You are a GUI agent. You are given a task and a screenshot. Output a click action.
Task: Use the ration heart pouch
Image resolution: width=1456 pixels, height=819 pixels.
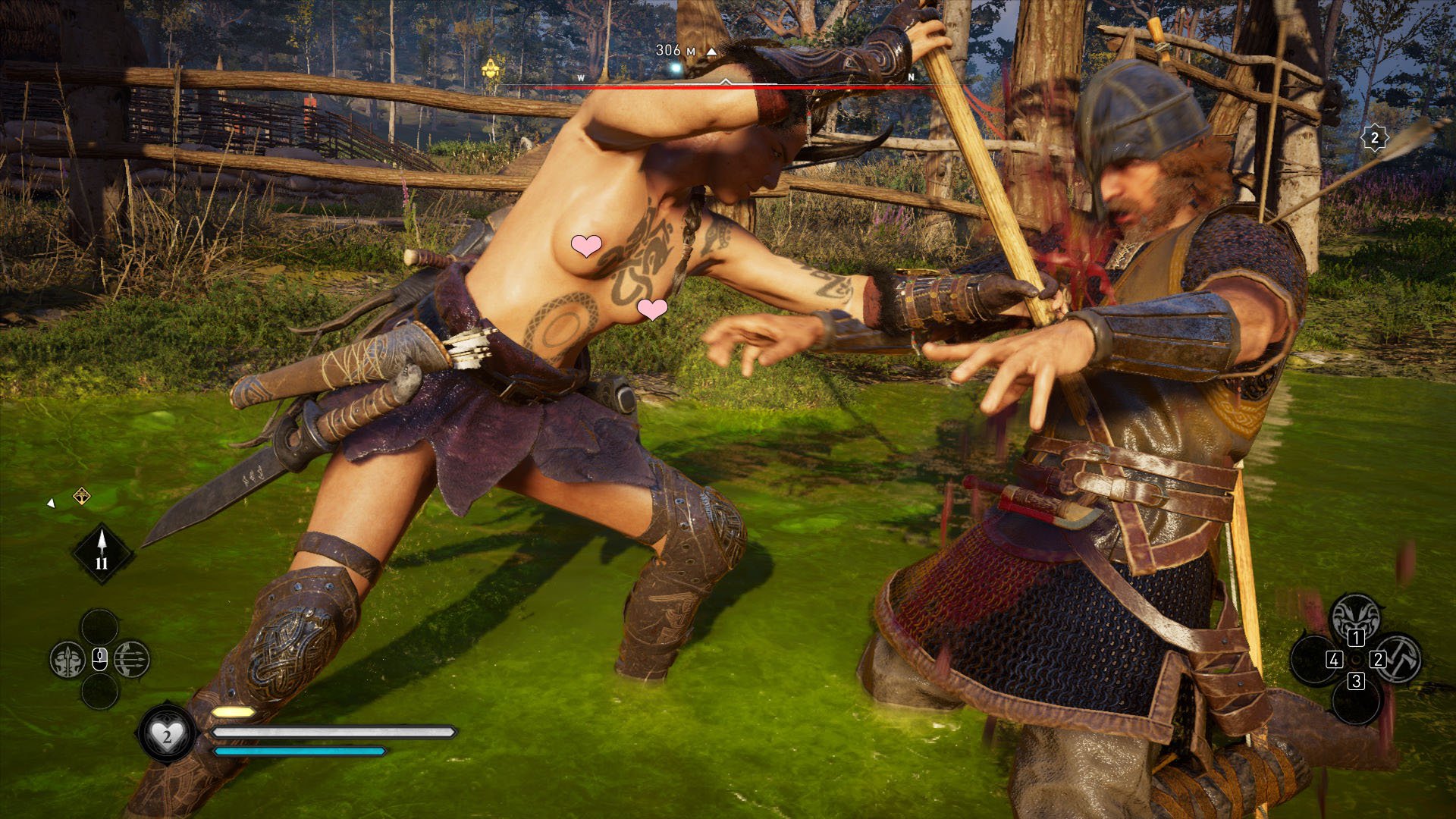(166, 734)
